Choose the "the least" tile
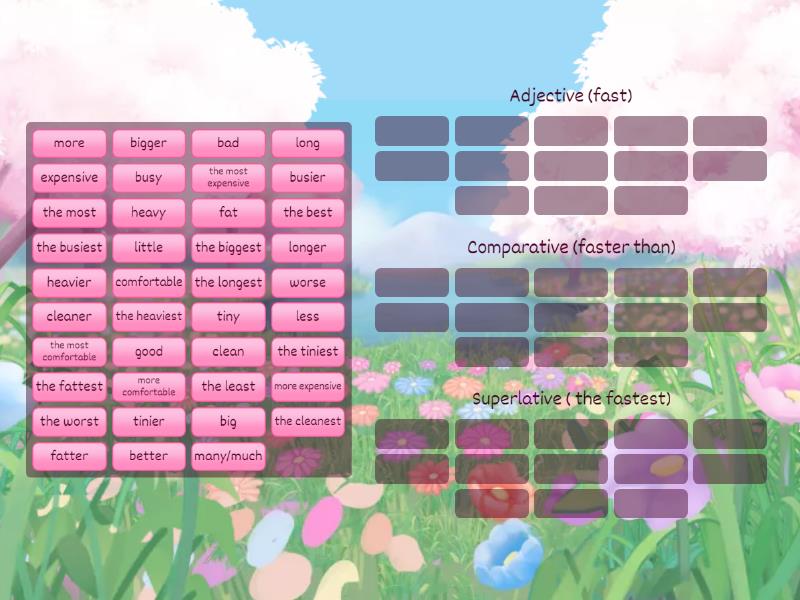Screen dimensions: 800x600 pos(228,386)
